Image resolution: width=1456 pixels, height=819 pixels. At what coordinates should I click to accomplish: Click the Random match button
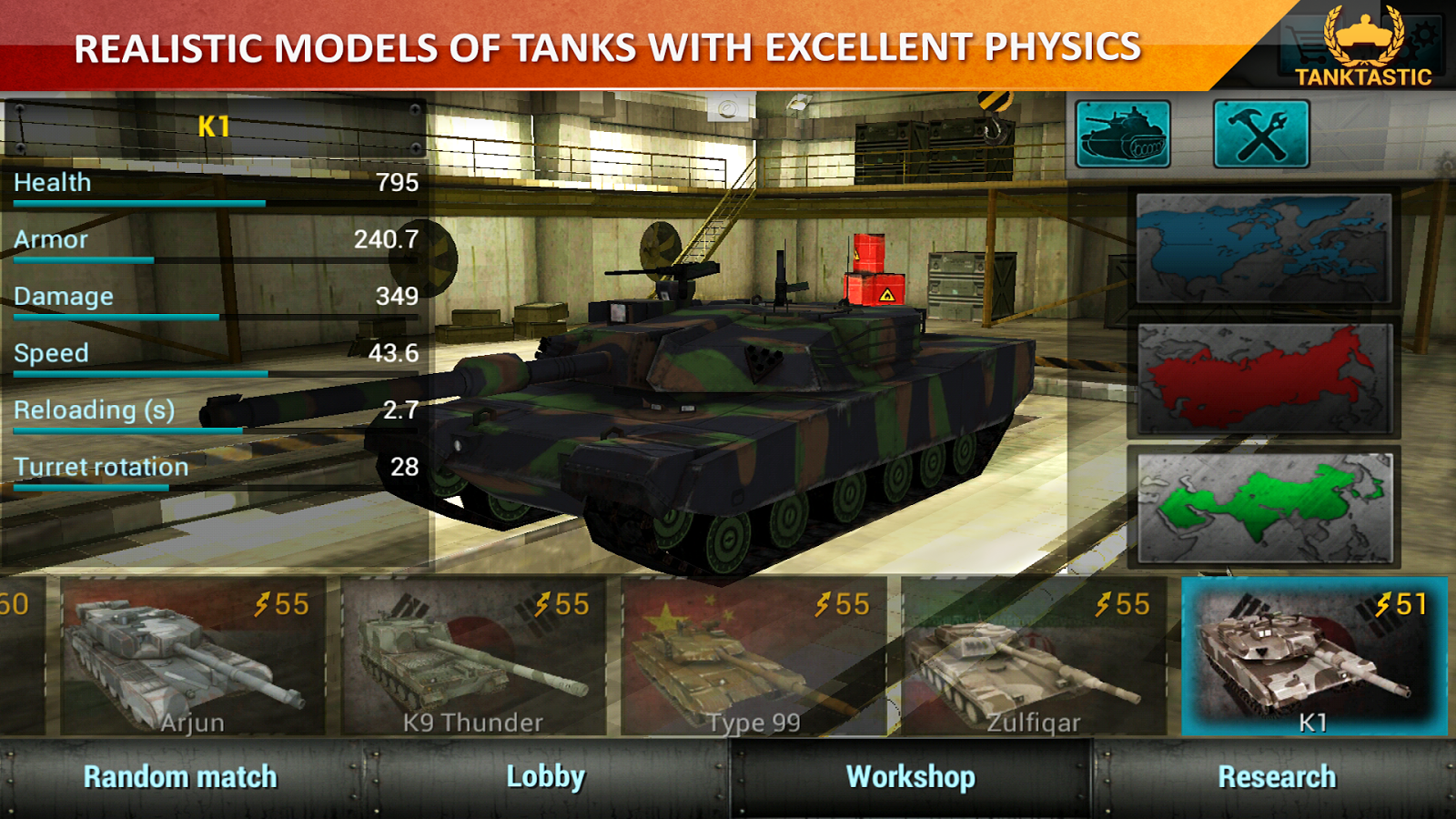pos(179,777)
